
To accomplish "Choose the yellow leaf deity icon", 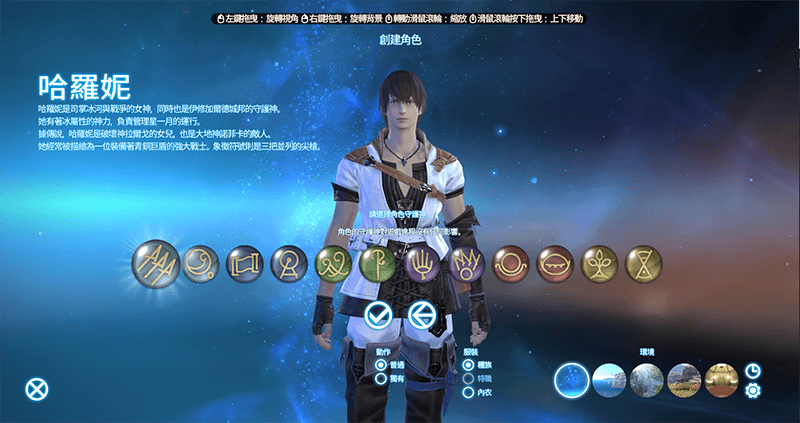I will click(x=598, y=264).
